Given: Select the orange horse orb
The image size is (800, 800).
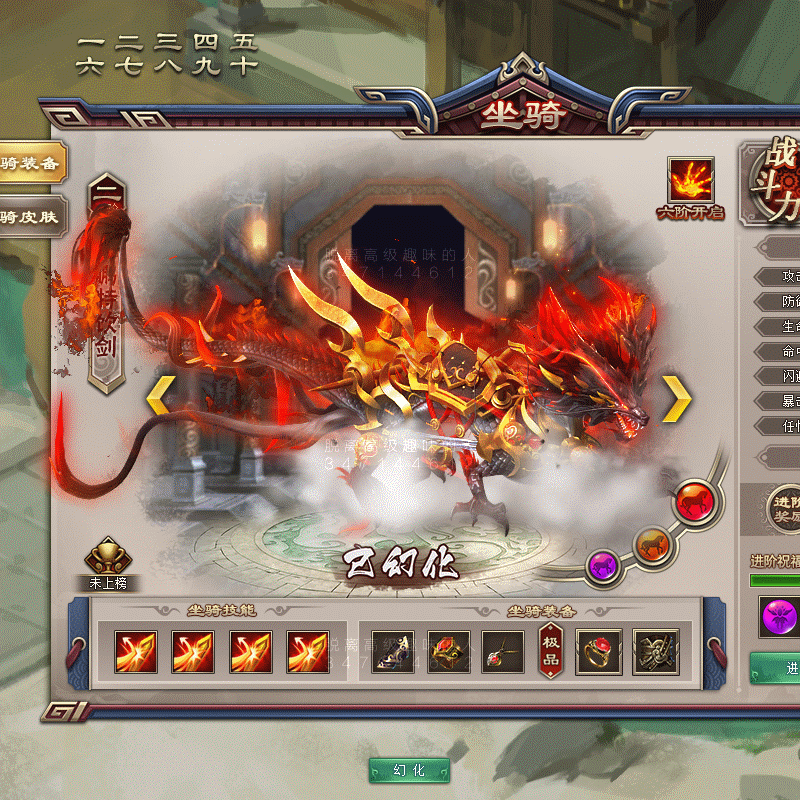Looking at the screenshot, I should point(652,544).
